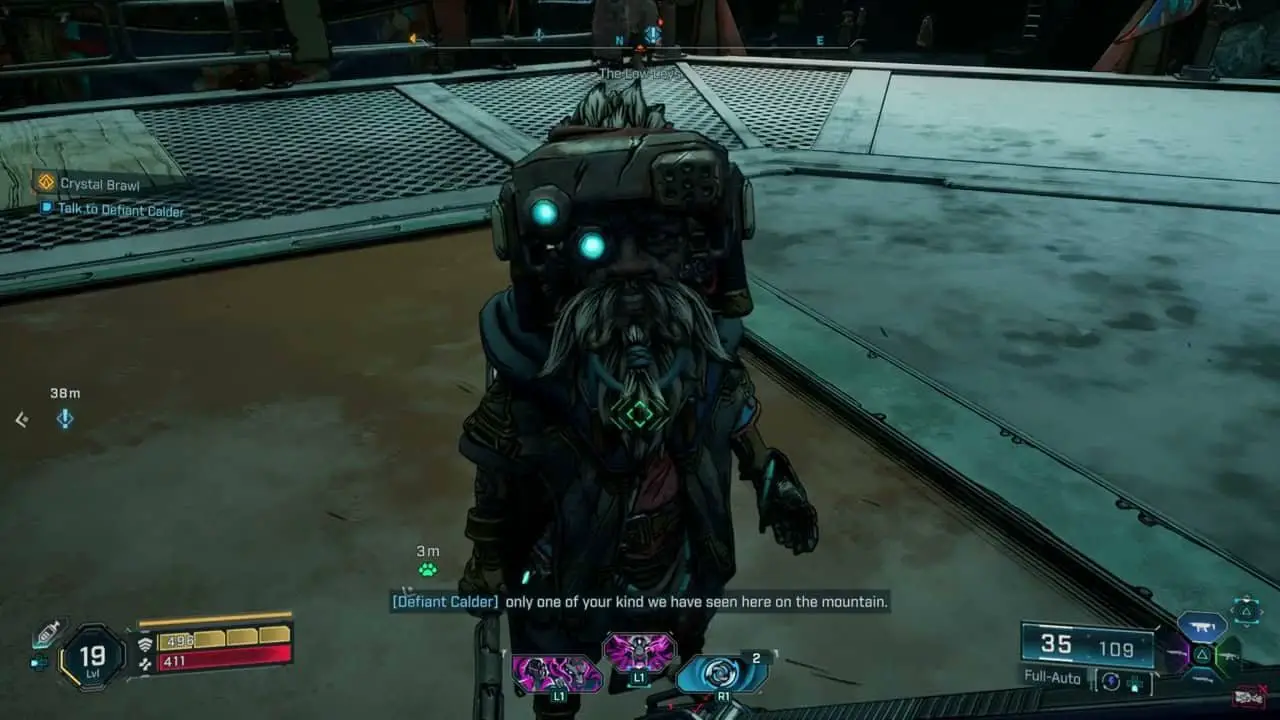
Task: Click the blue waypoint marker showing 38m
Action: pyautogui.click(x=65, y=419)
